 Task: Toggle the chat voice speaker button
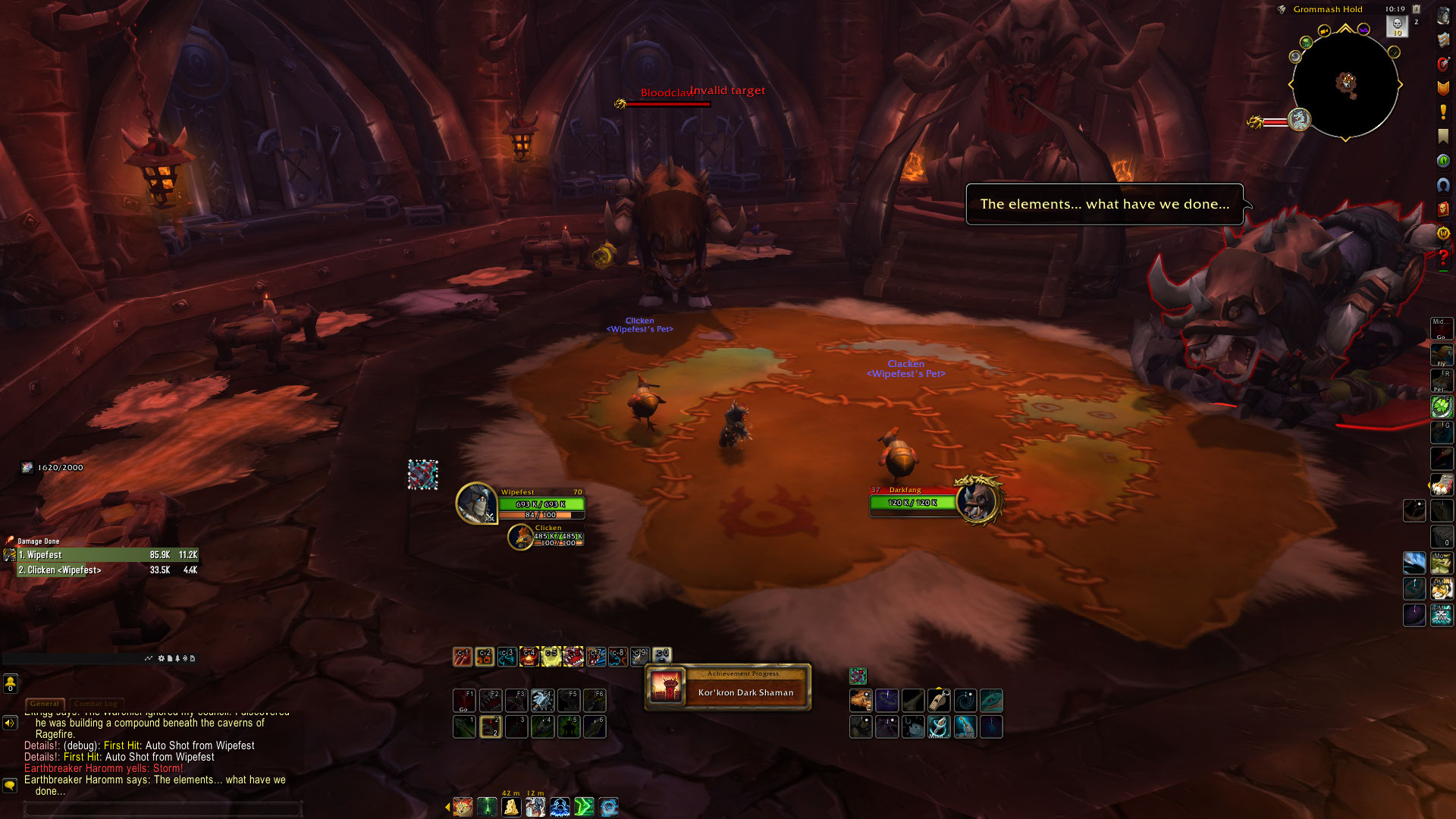tap(10, 723)
